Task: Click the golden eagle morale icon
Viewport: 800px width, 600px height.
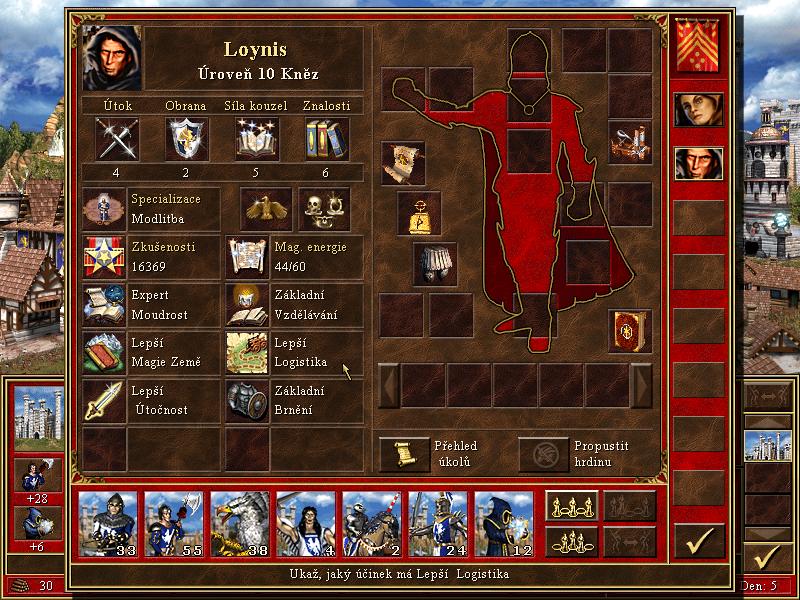Action: coord(265,209)
